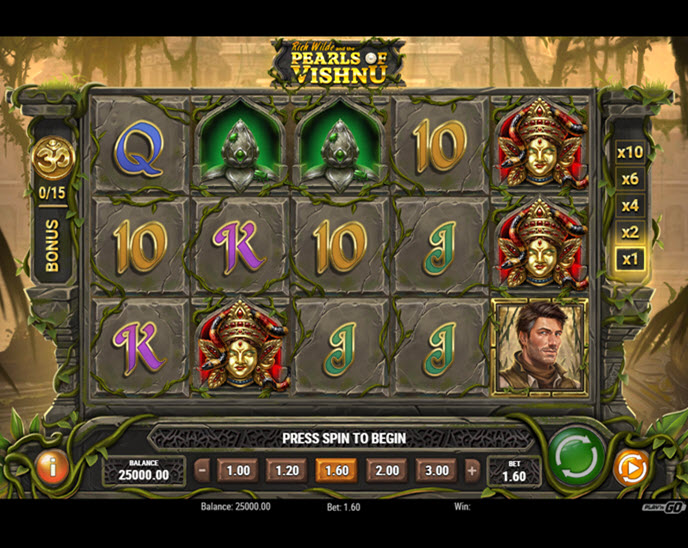Decrease the bet with the minus button

point(203,470)
